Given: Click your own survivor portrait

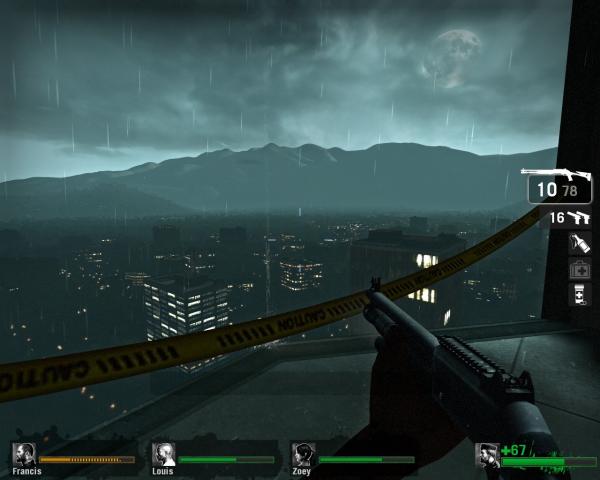Looking at the screenshot, I should [x=488, y=455].
